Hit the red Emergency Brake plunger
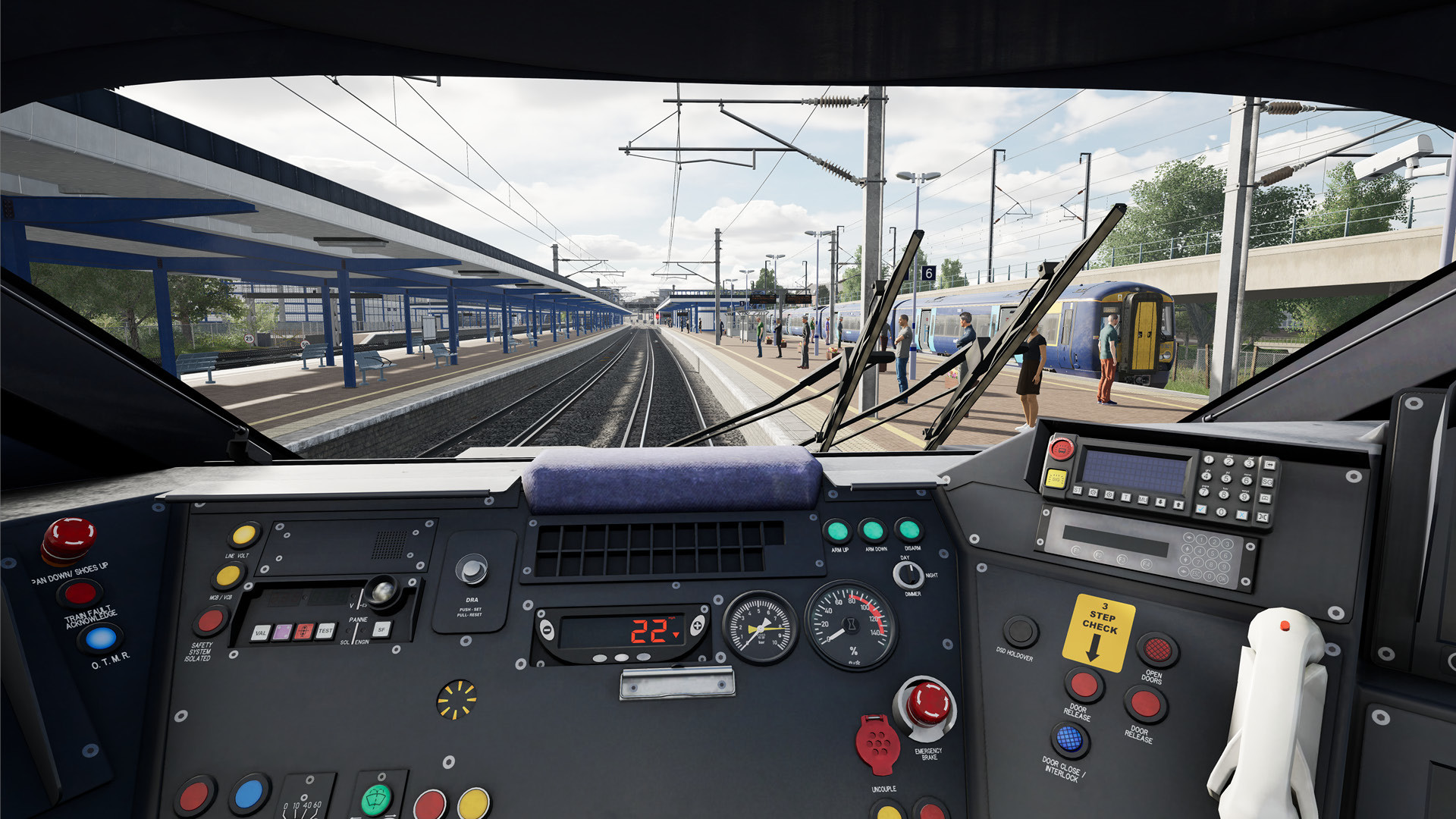Viewport: 1456px width, 819px height. tap(927, 704)
